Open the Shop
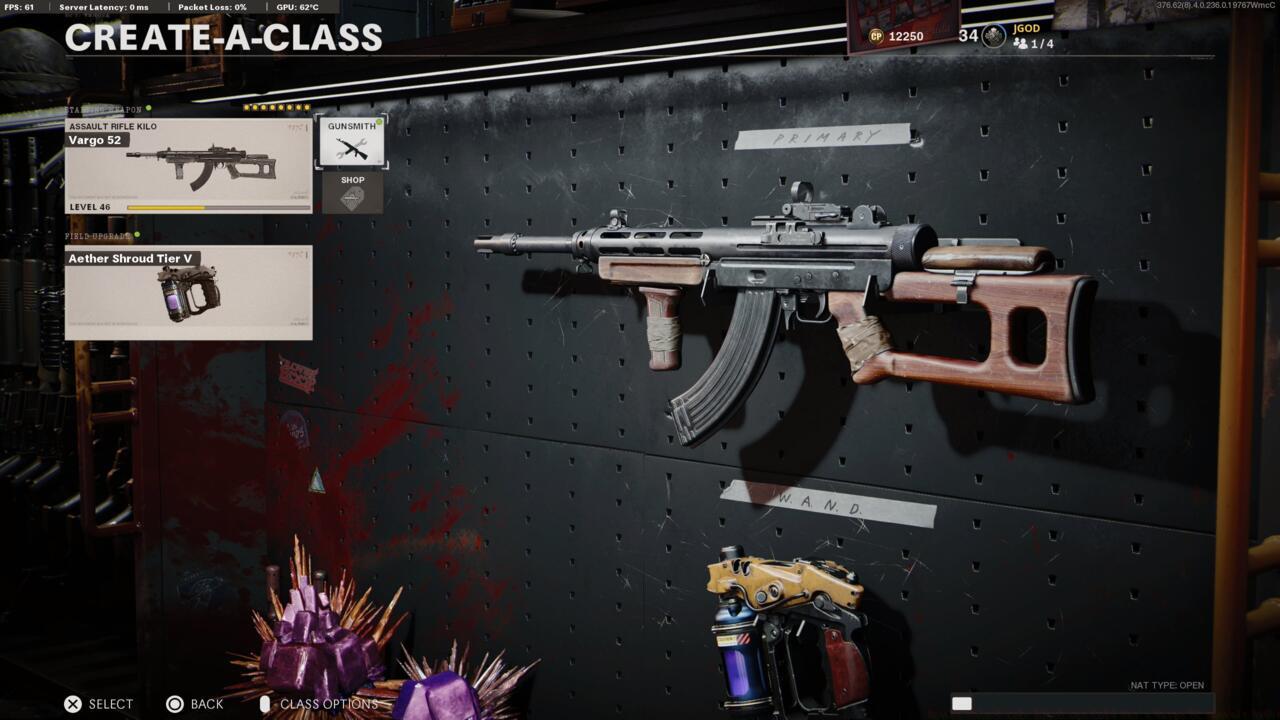1280x720 pixels. (x=352, y=192)
